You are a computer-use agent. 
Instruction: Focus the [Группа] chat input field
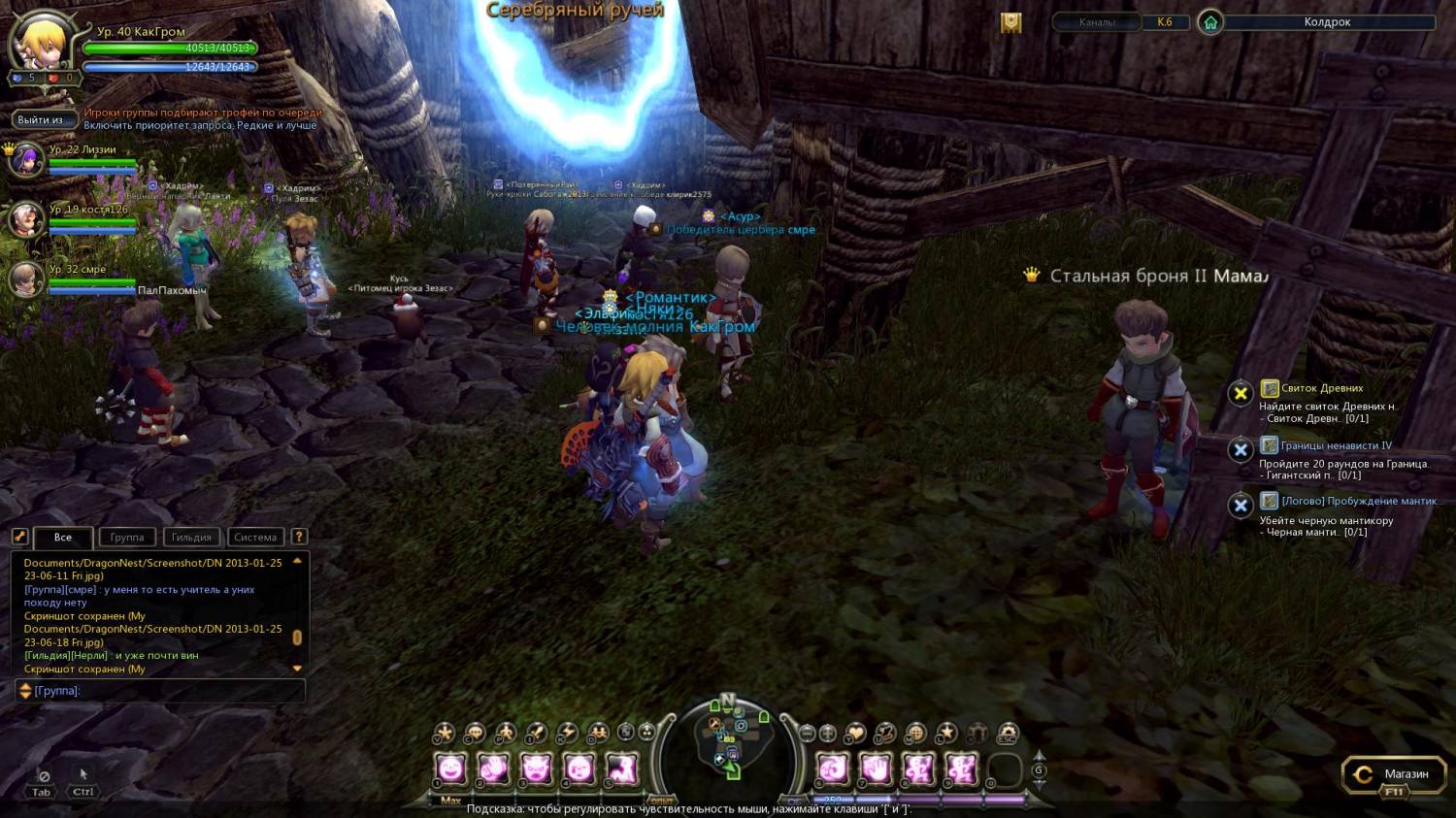point(165,690)
